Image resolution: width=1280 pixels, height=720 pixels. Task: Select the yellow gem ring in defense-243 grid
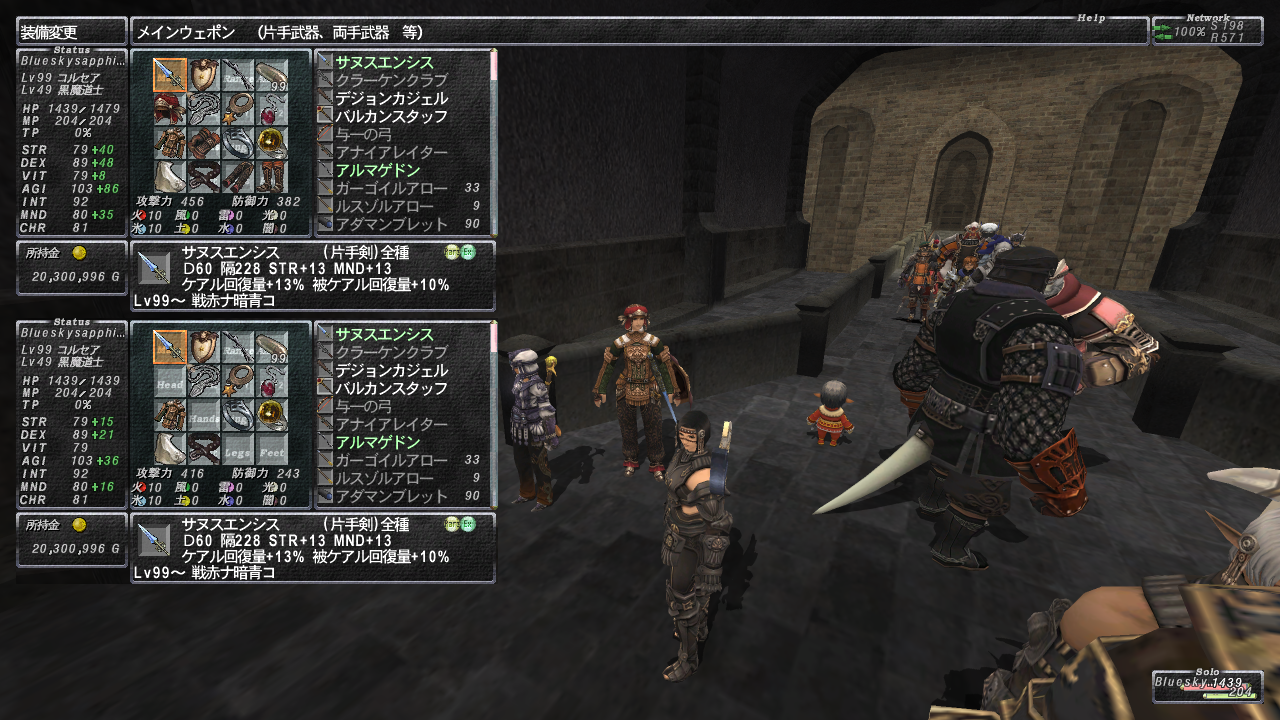pos(271,413)
